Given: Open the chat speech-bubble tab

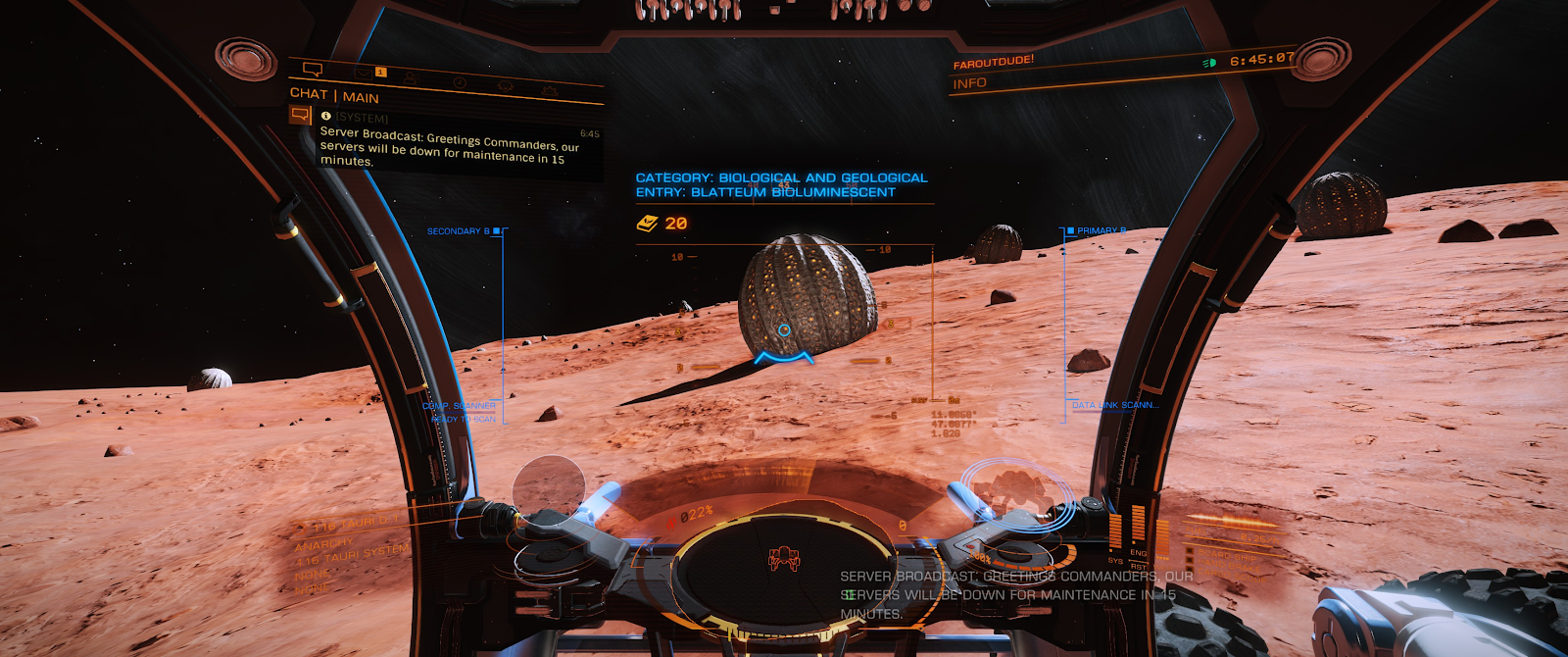Looking at the screenshot, I should (313, 69).
